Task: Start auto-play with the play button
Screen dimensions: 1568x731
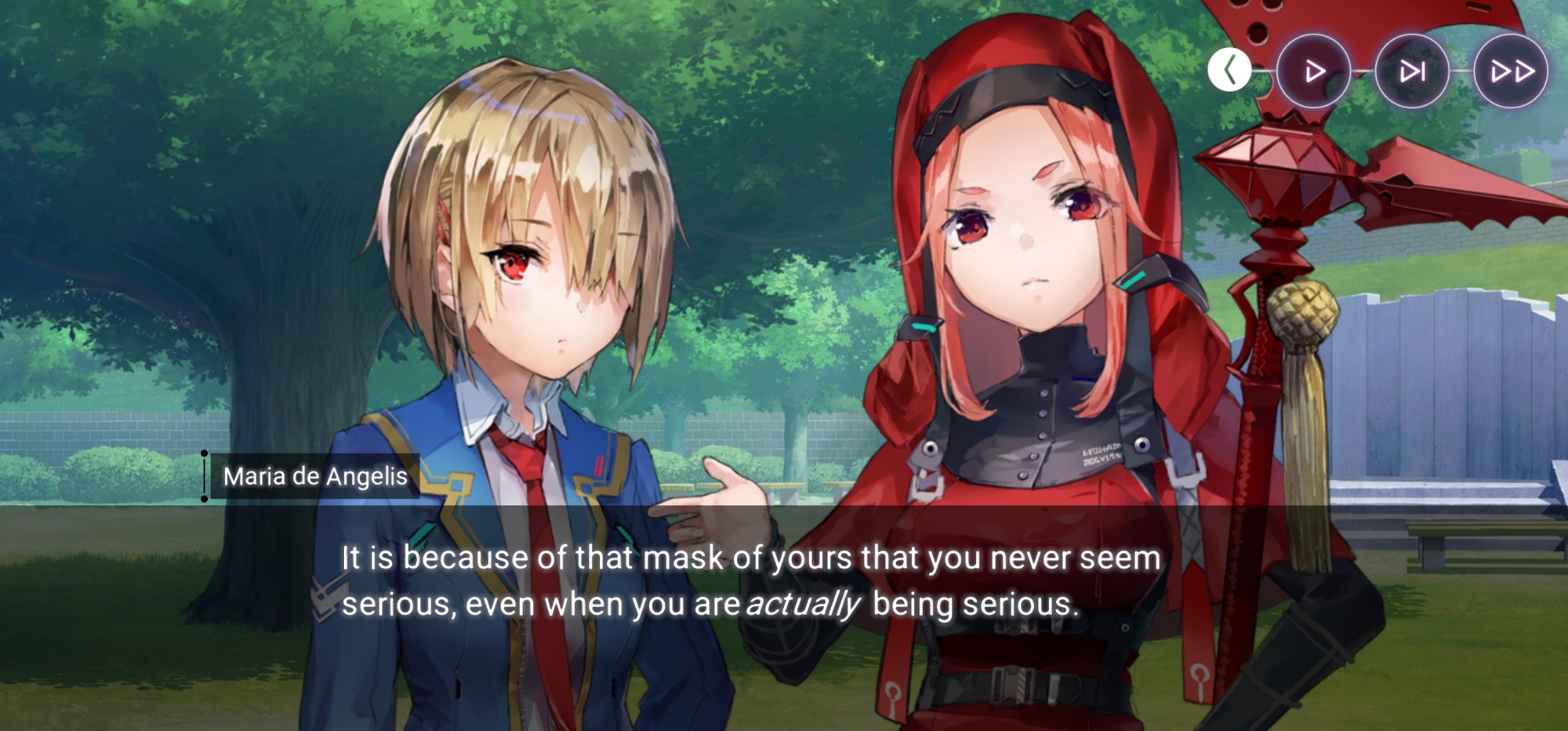Action: point(1314,71)
